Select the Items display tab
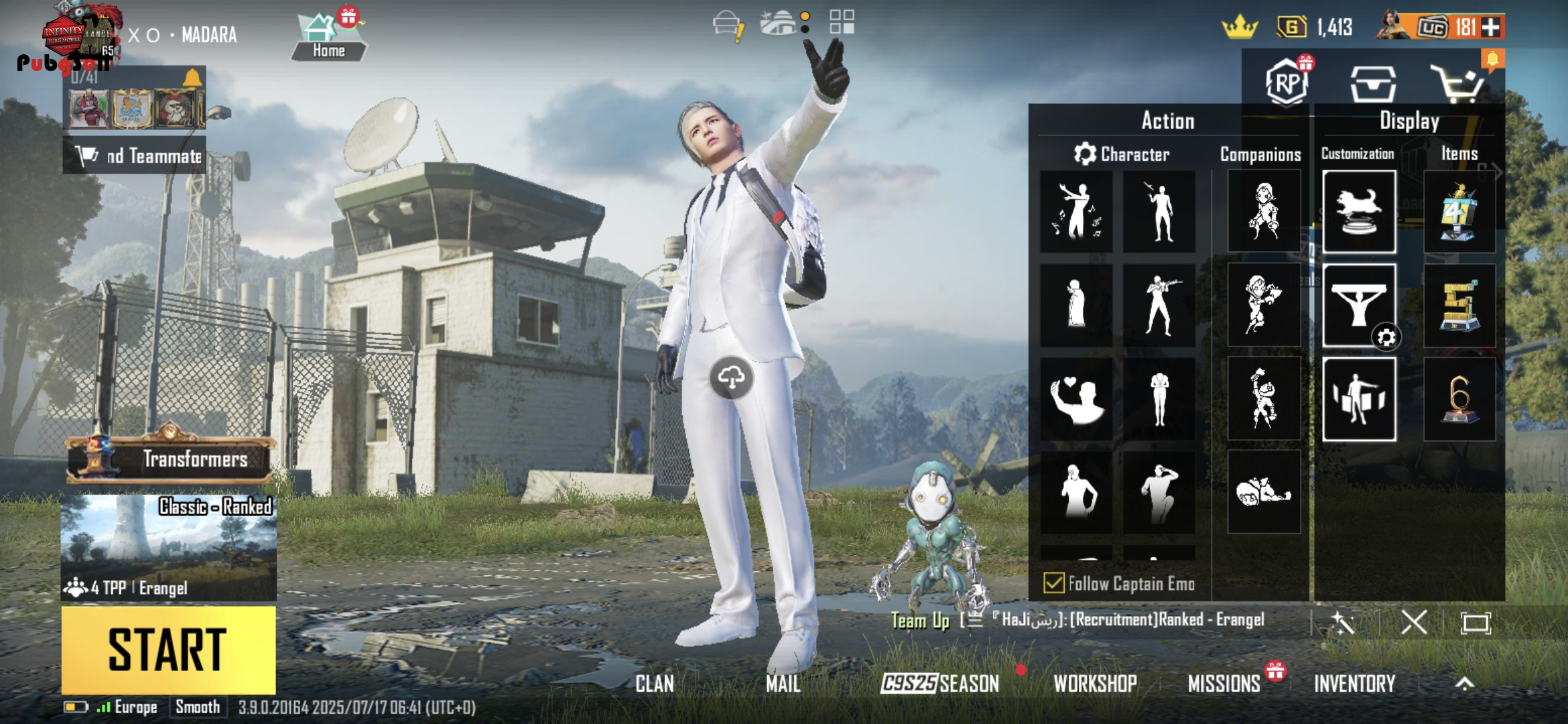Image resolution: width=1568 pixels, height=724 pixels. coord(1459,154)
